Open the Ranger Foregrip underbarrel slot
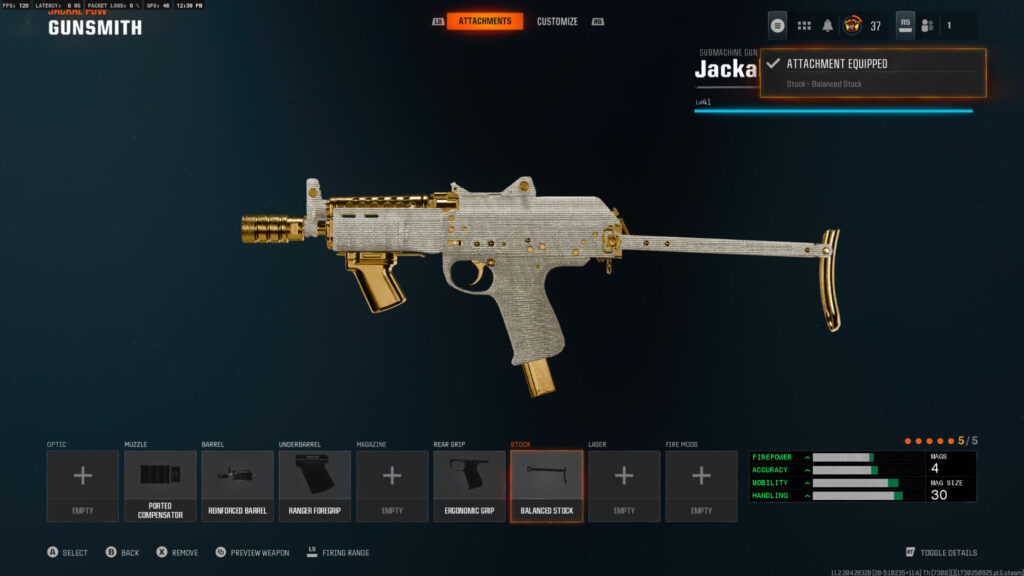Viewport: 1024px width, 576px height. pyautogui.click(x=315, y=486)
